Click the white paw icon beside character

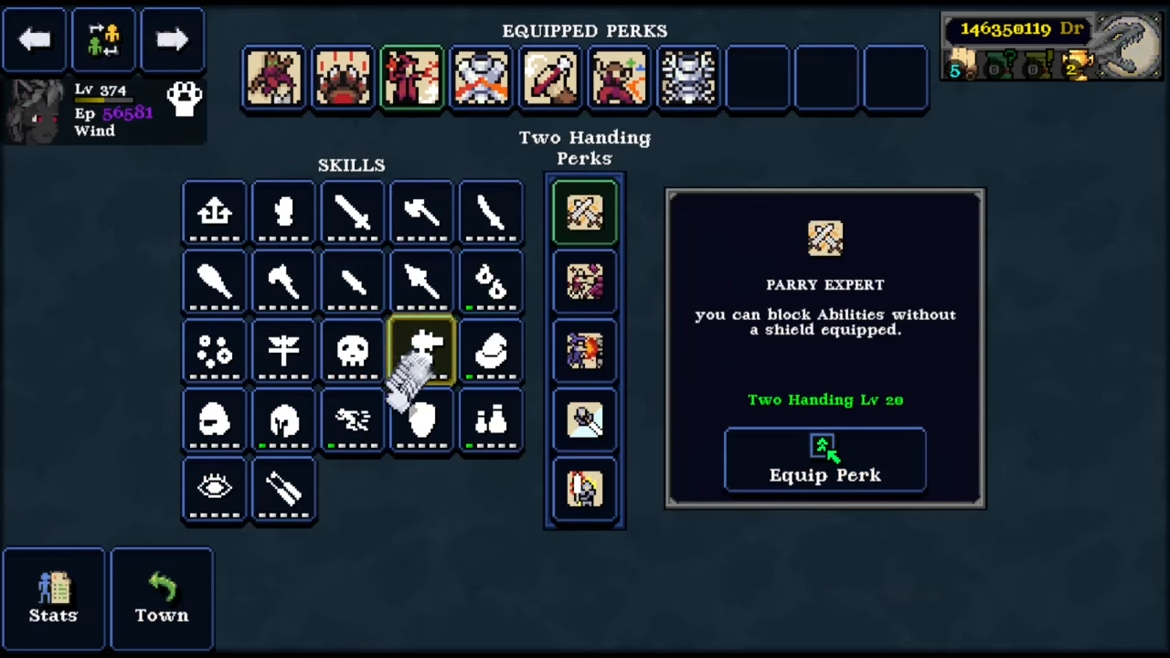pyautogui.click(x=184, y=98)
